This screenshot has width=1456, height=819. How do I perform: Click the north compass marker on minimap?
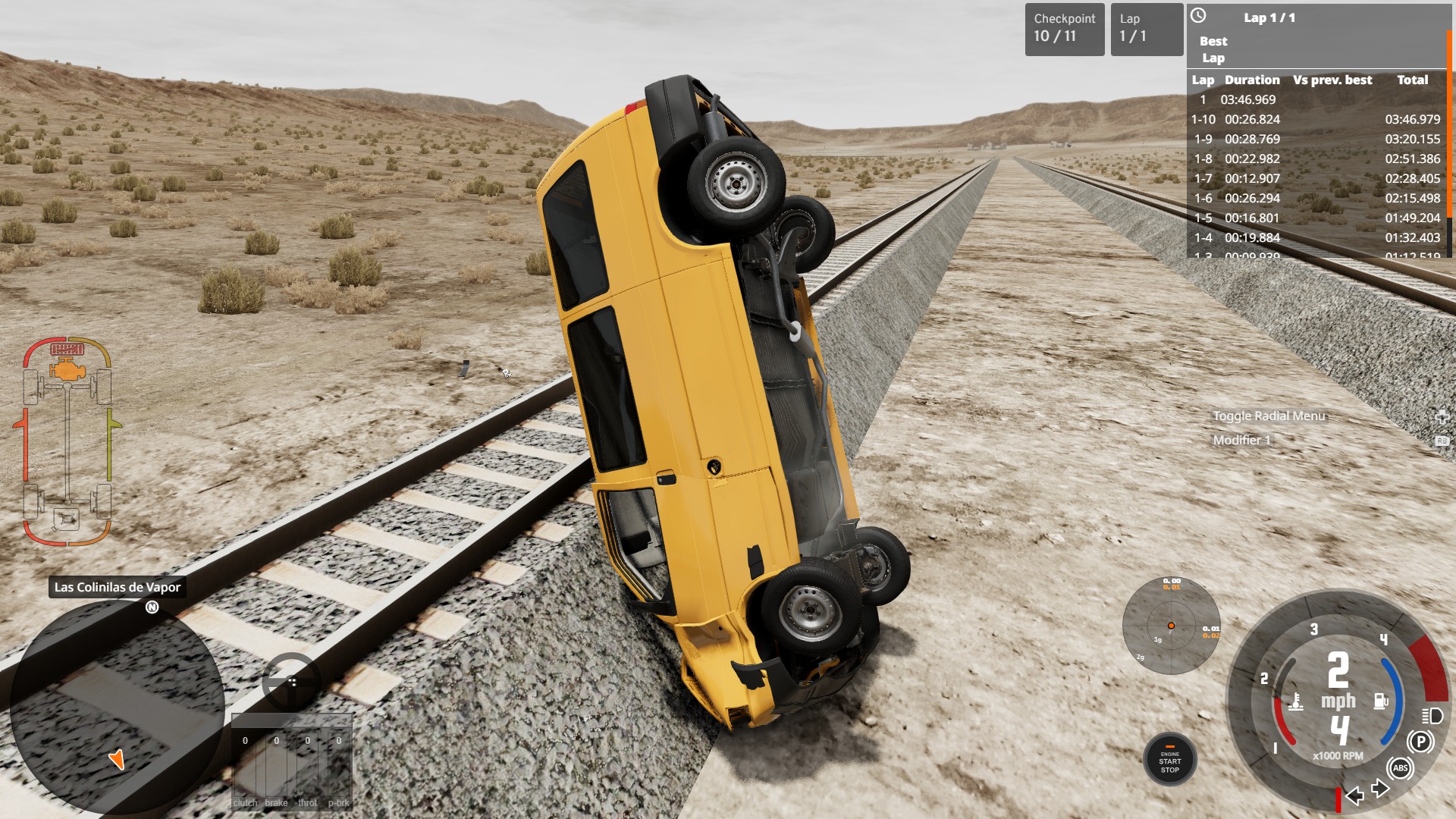[x=152, y=607]
